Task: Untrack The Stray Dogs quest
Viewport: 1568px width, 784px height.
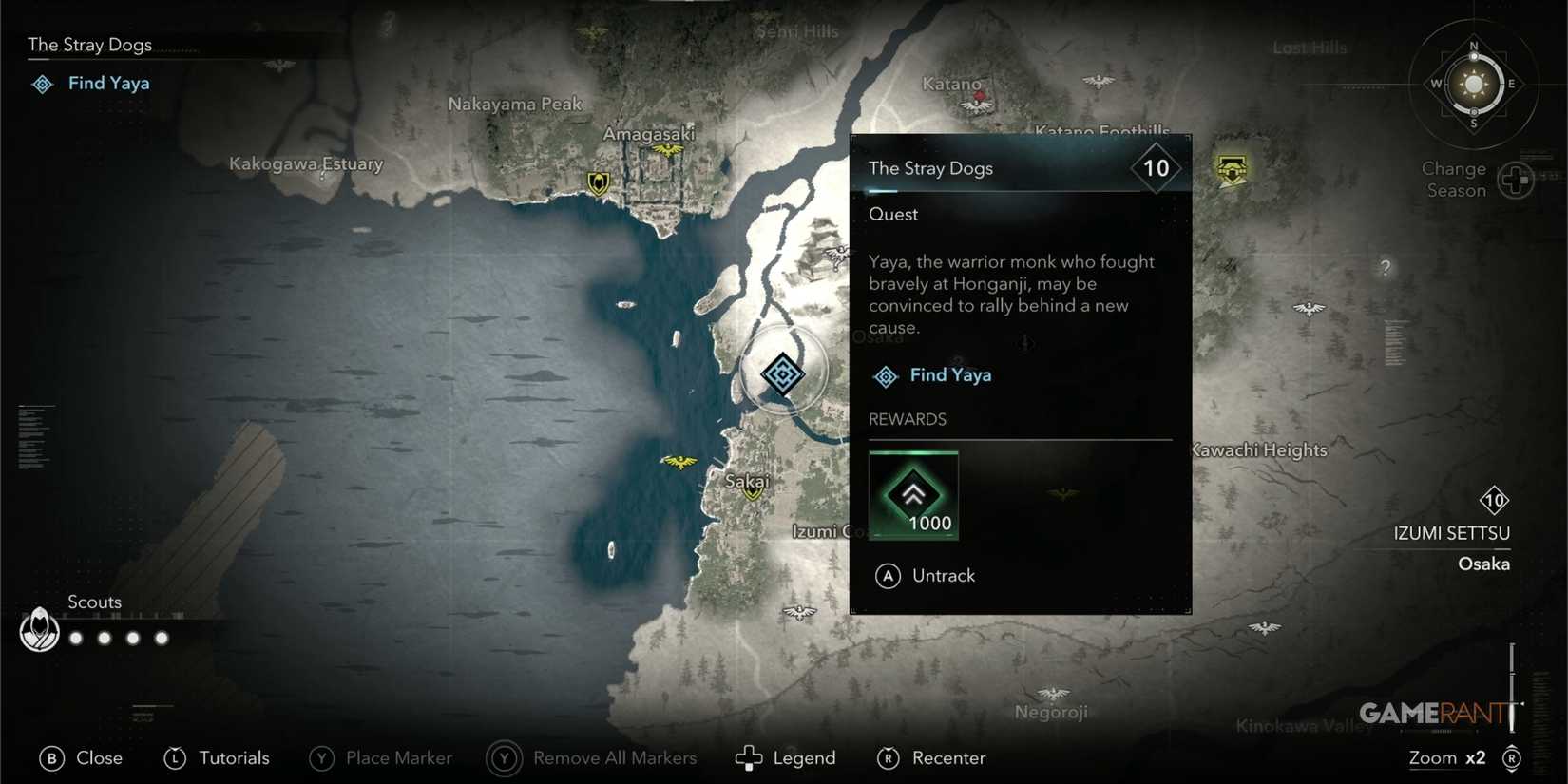Action: coord(927,575)
